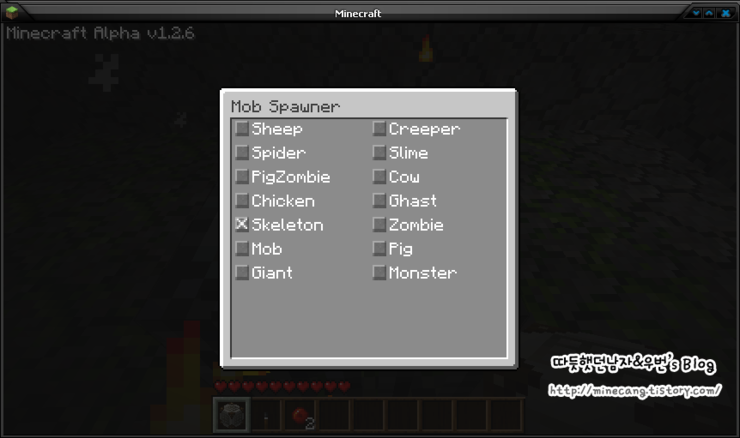Viewport: 740px width, 438px height.
Task: Choose Giant as the spawner mob
Action: [242, 273]
